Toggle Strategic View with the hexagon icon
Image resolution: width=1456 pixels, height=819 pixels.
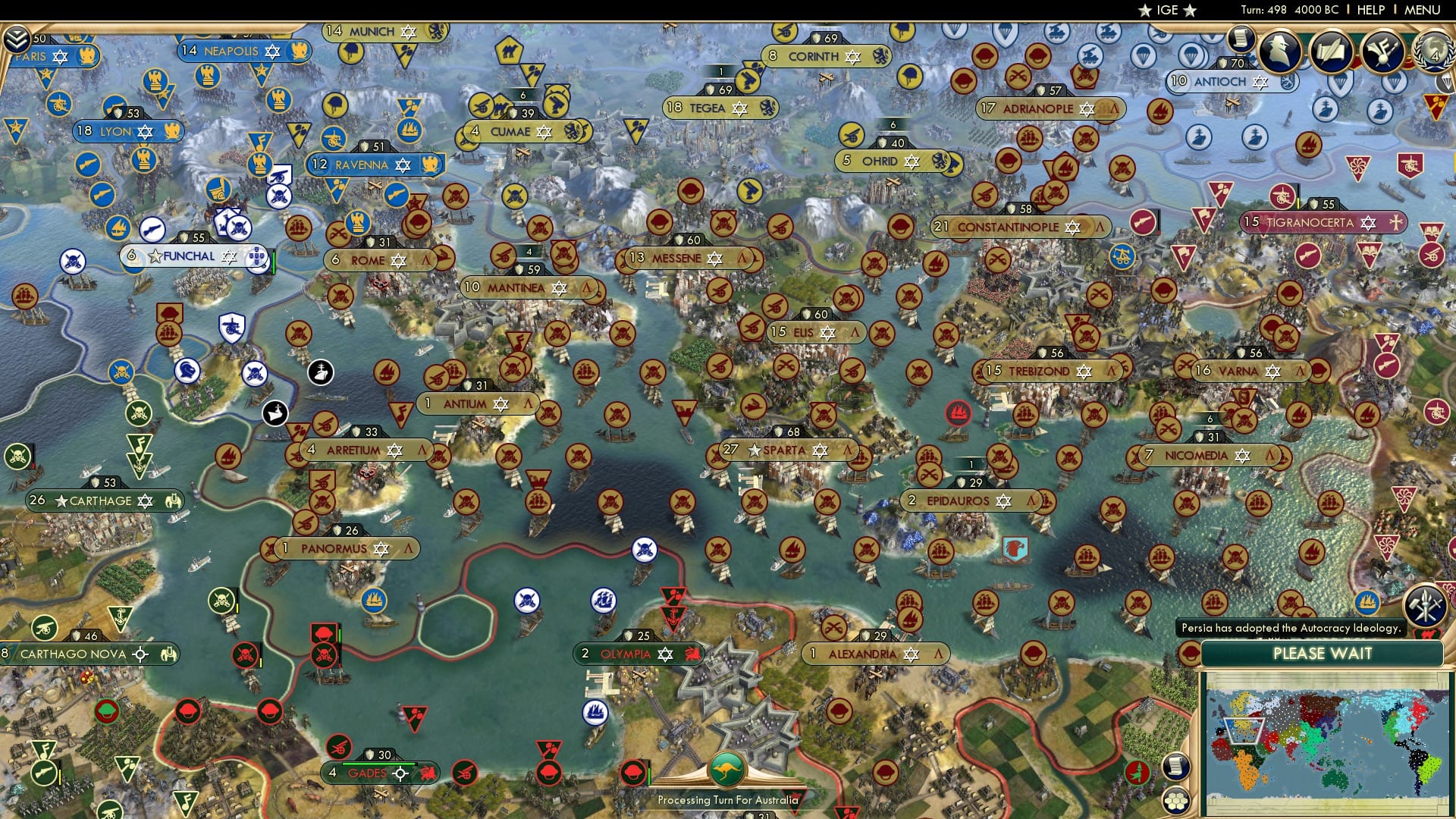pos(1176,802)
